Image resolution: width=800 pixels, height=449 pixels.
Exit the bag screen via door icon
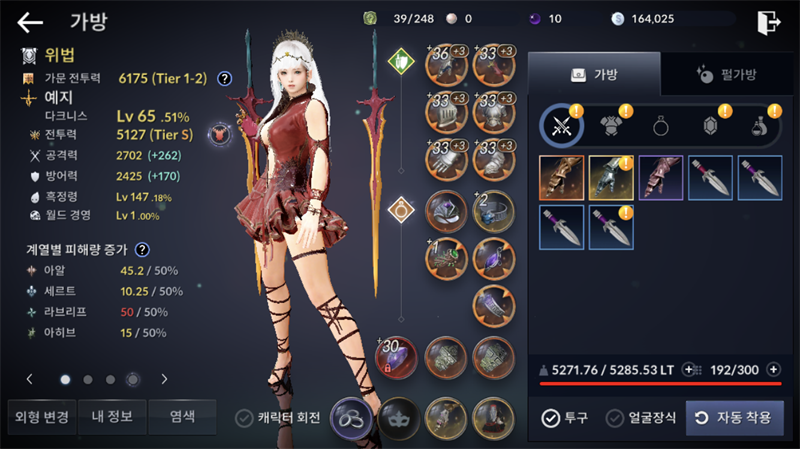[x=768, y=21]
